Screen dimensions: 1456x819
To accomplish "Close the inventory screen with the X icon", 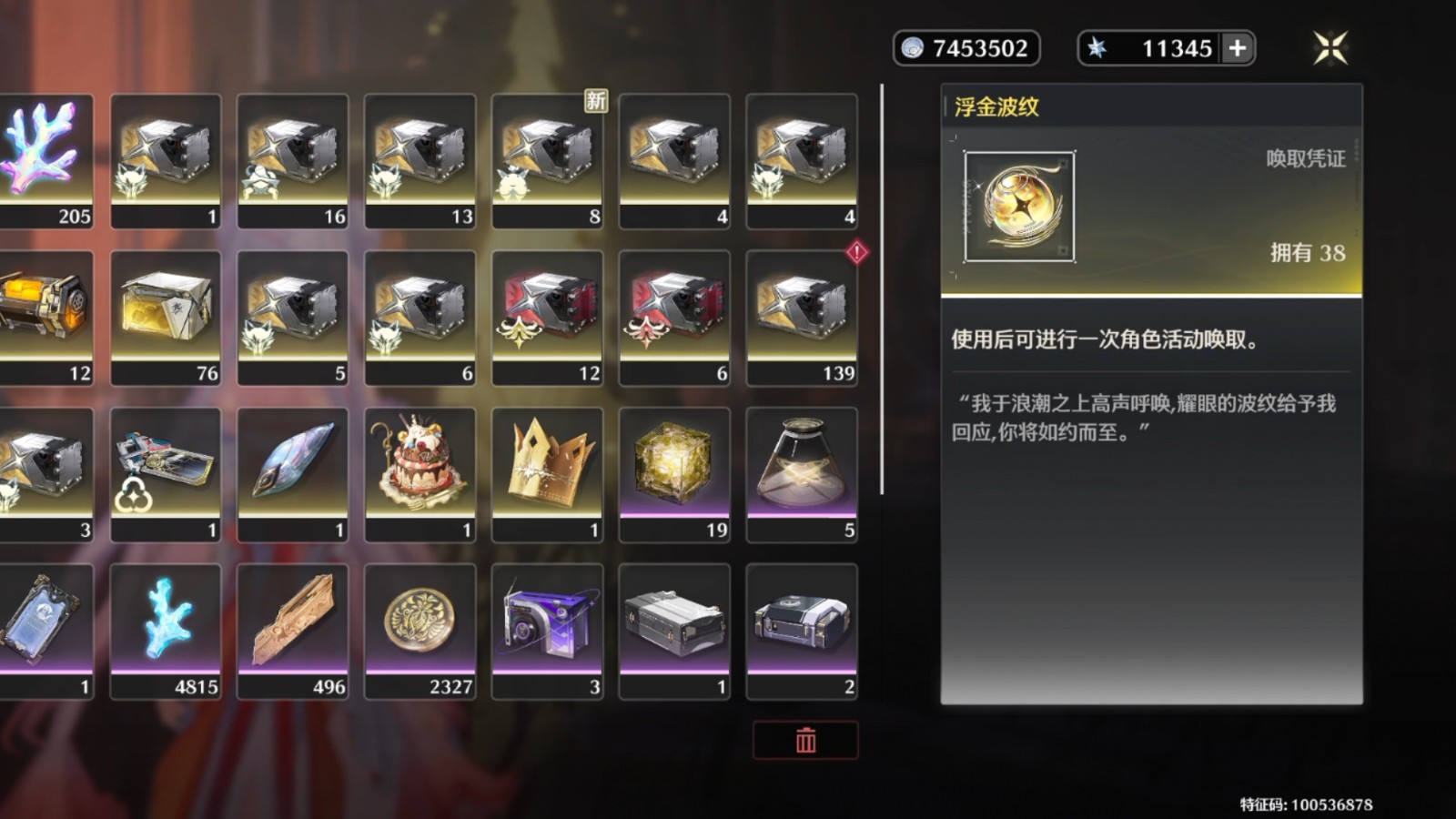I will pos(1329,48).
